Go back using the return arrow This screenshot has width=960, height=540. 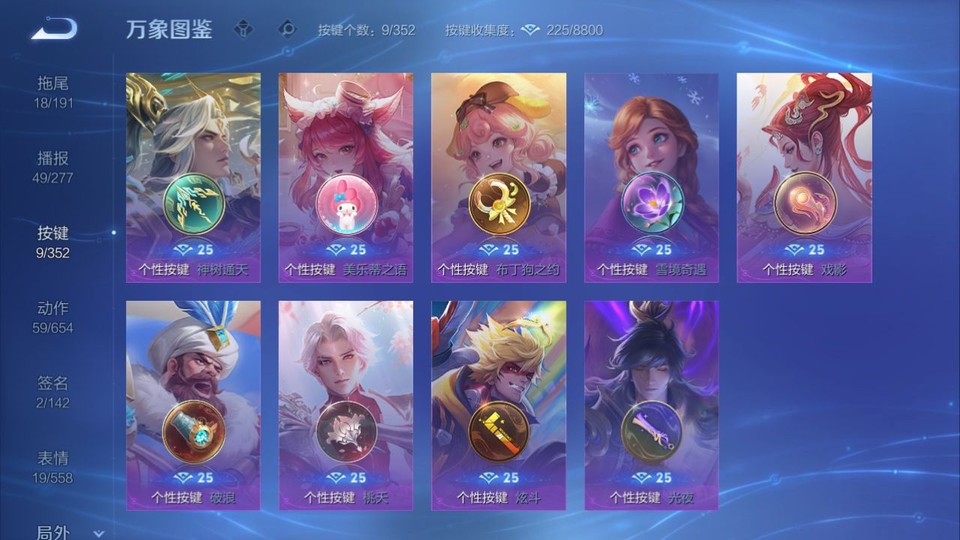point(54,29)
